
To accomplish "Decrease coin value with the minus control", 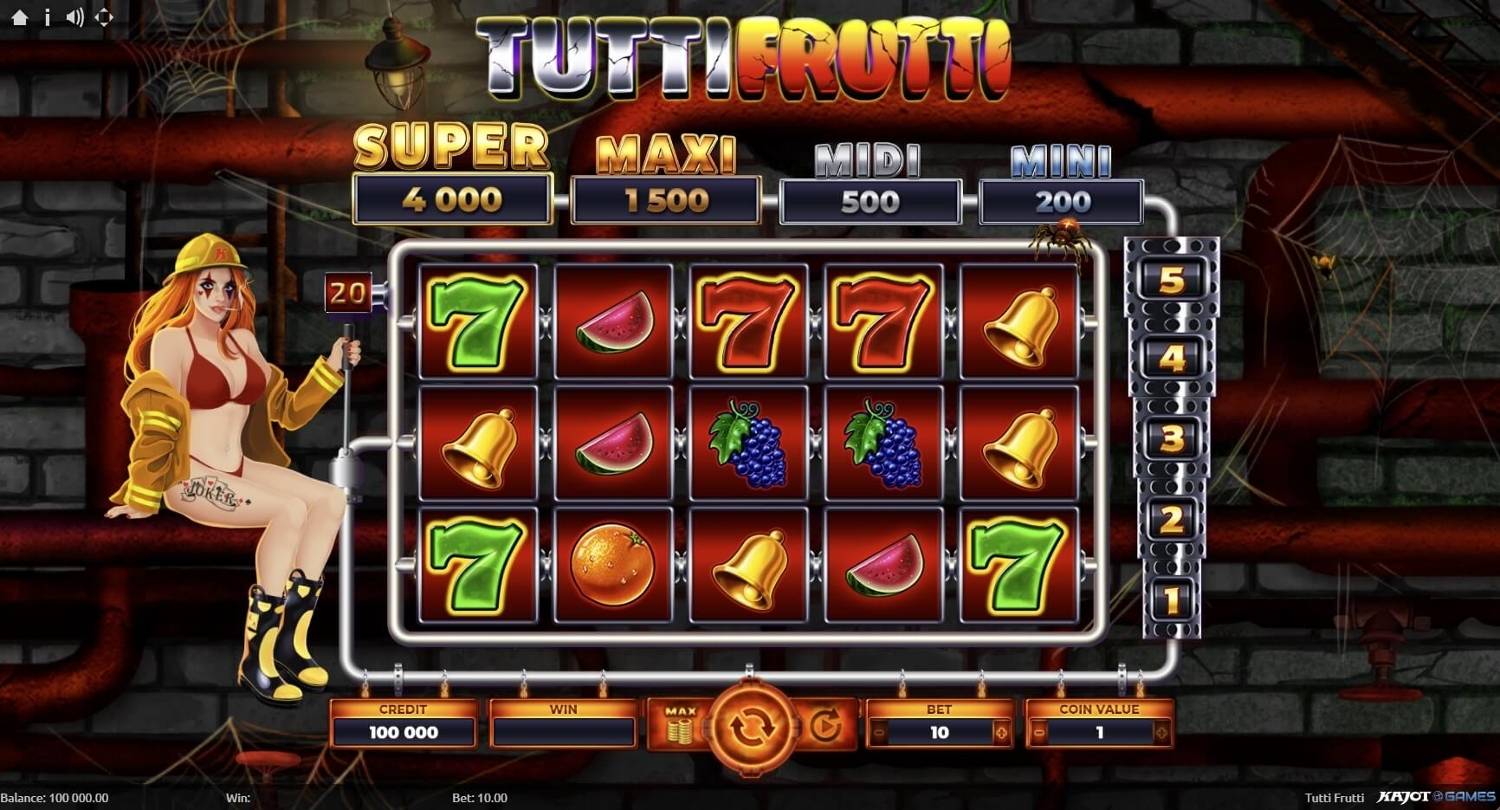I will tap(1040, 734).
